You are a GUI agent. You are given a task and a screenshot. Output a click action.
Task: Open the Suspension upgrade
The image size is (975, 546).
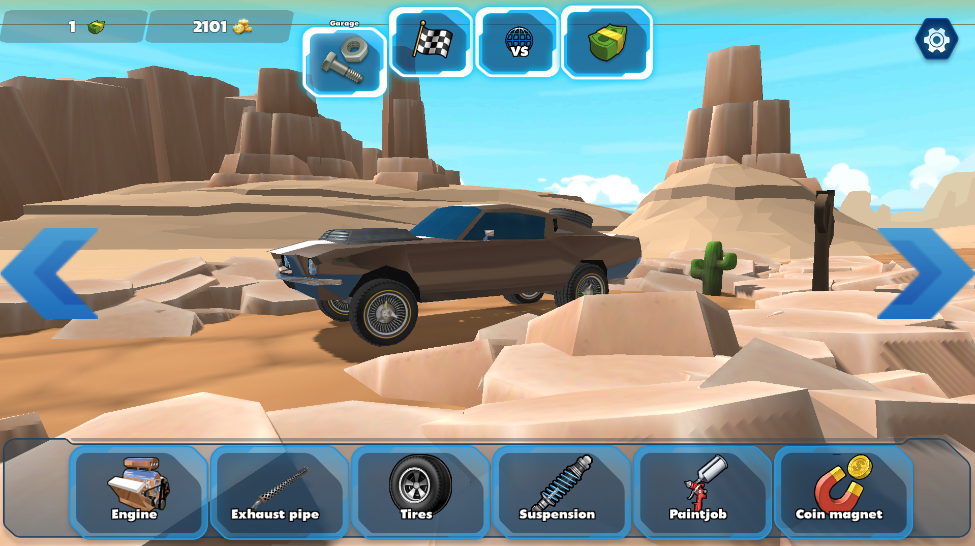559,490
